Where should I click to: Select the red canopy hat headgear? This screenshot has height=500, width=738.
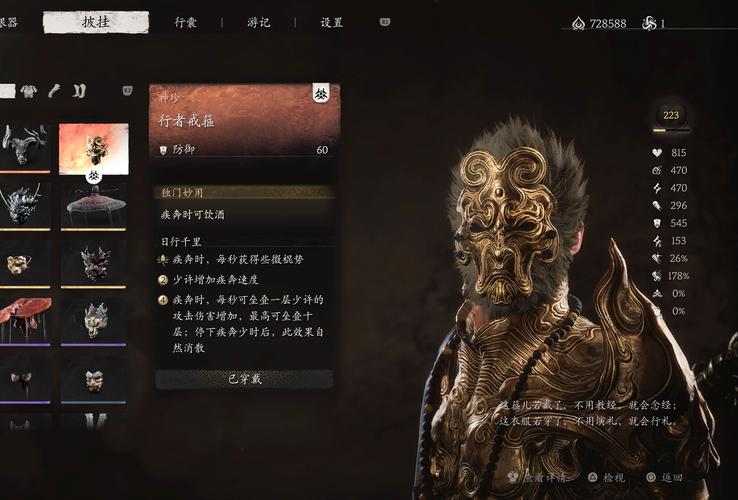(x=22, y=320)
